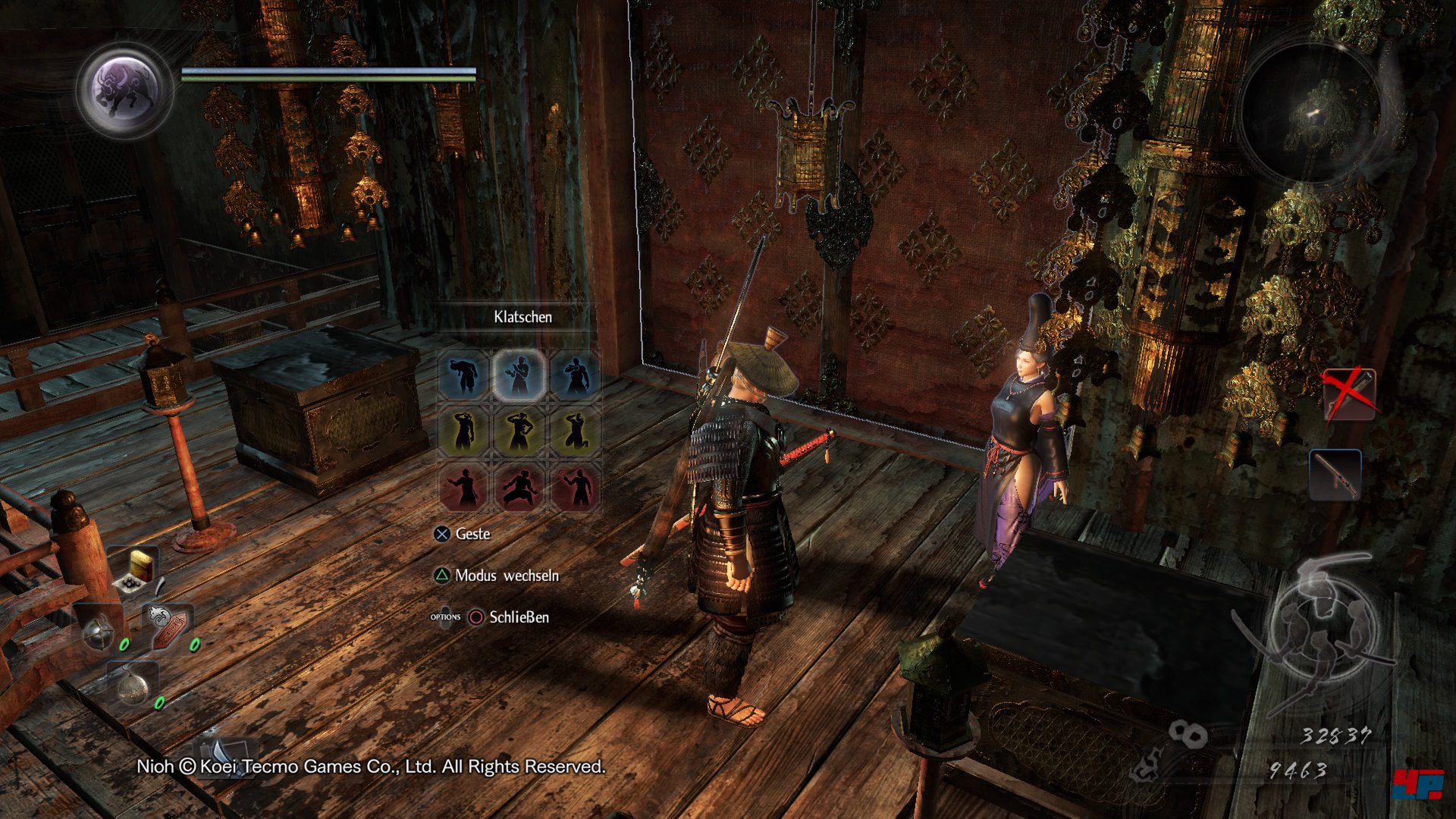Select the highlighted Klatschen clapping gesture

click(519, 375)
